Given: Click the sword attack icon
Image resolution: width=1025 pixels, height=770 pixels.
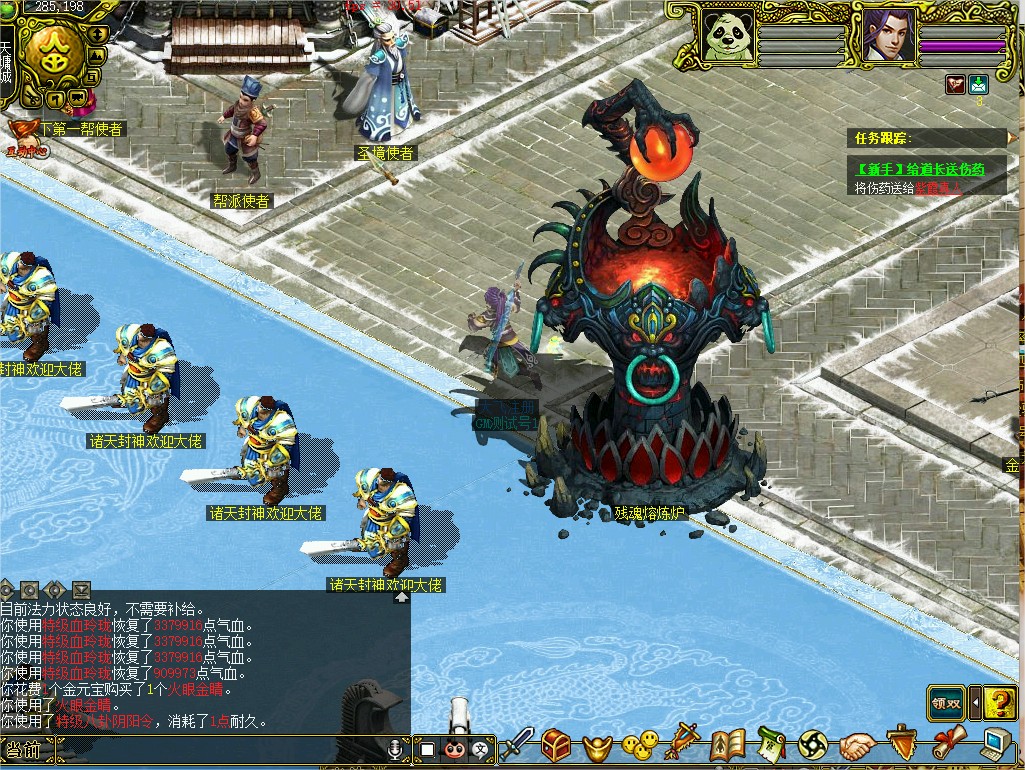Looking at the screenshot, I should pos(519,744).
